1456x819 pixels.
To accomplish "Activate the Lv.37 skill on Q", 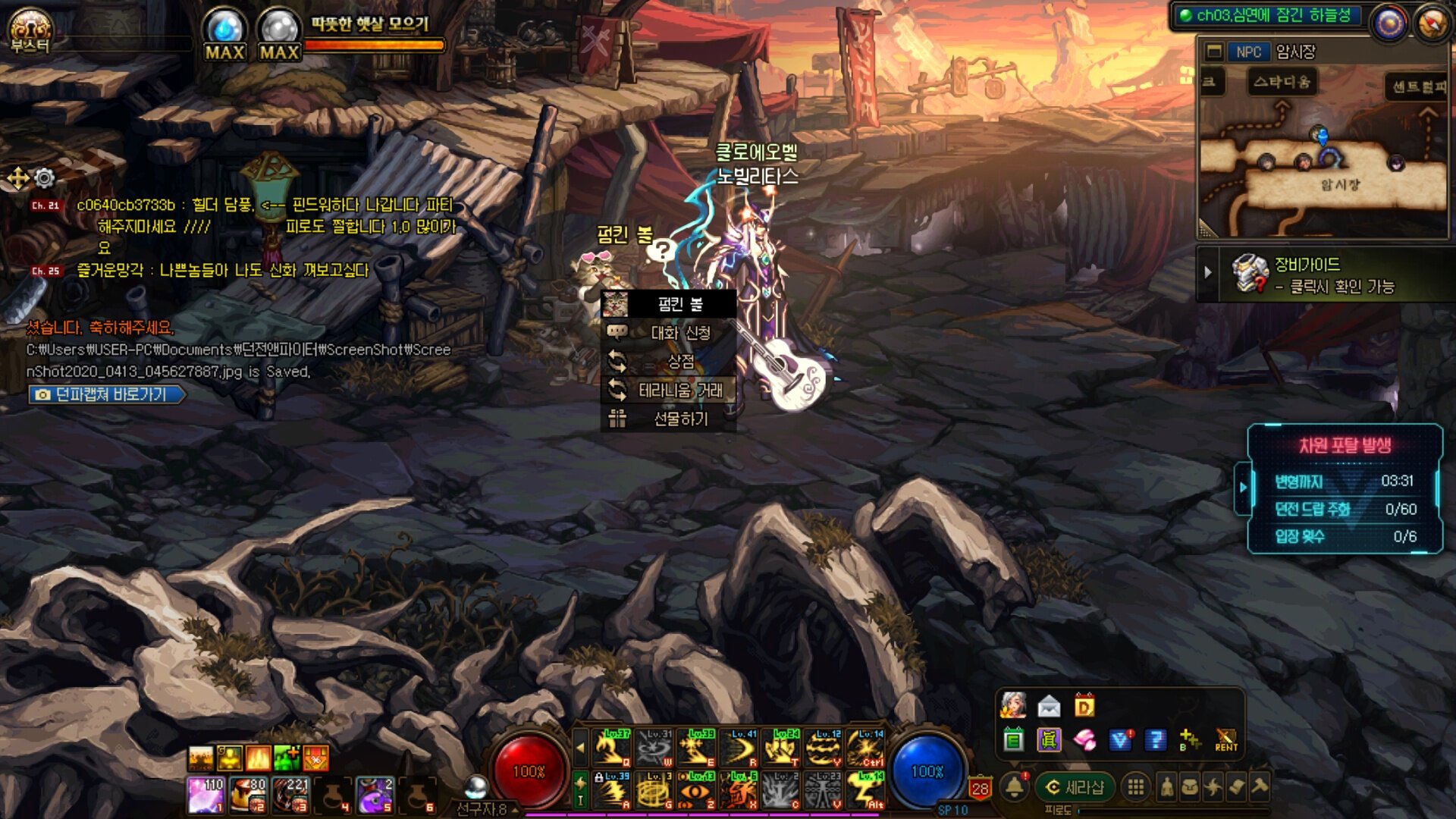I will (611, 748).
